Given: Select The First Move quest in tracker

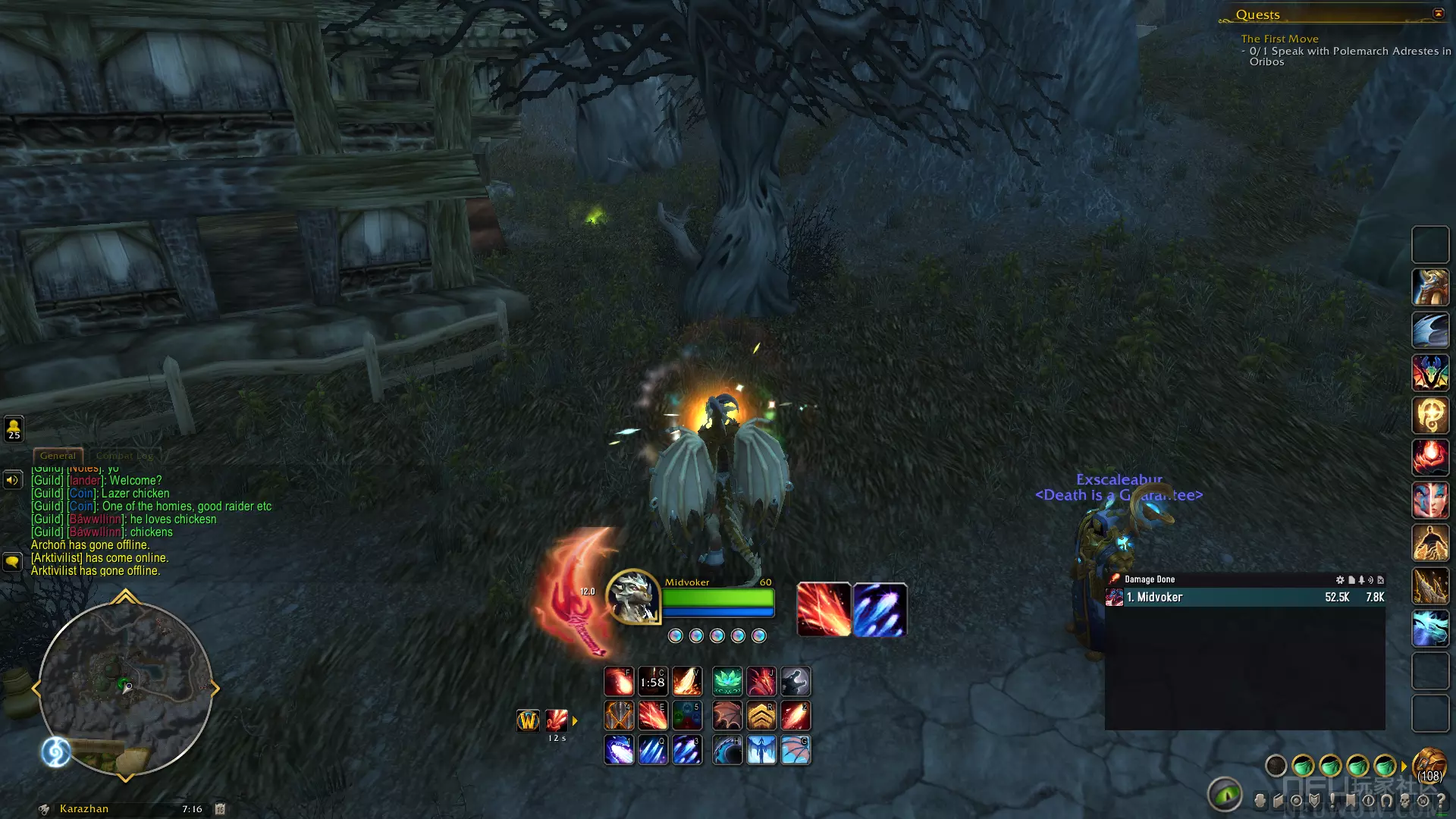Looking at the screenshot, I should coord(1279,39).
